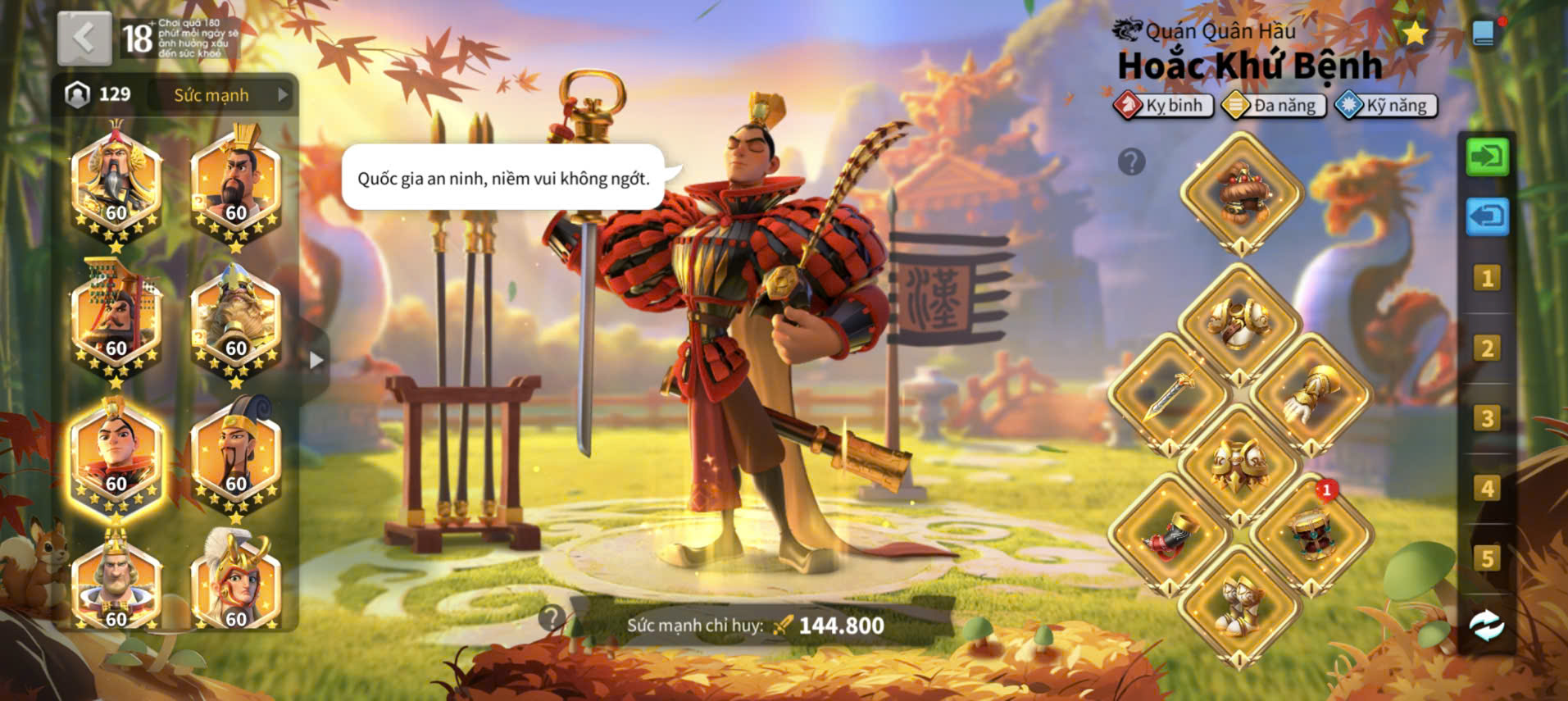Viewport: 1568px width, 701px height.
Task: Open the helmet equipment slot
Action: pyautogui.click(x=1242, y=194)
